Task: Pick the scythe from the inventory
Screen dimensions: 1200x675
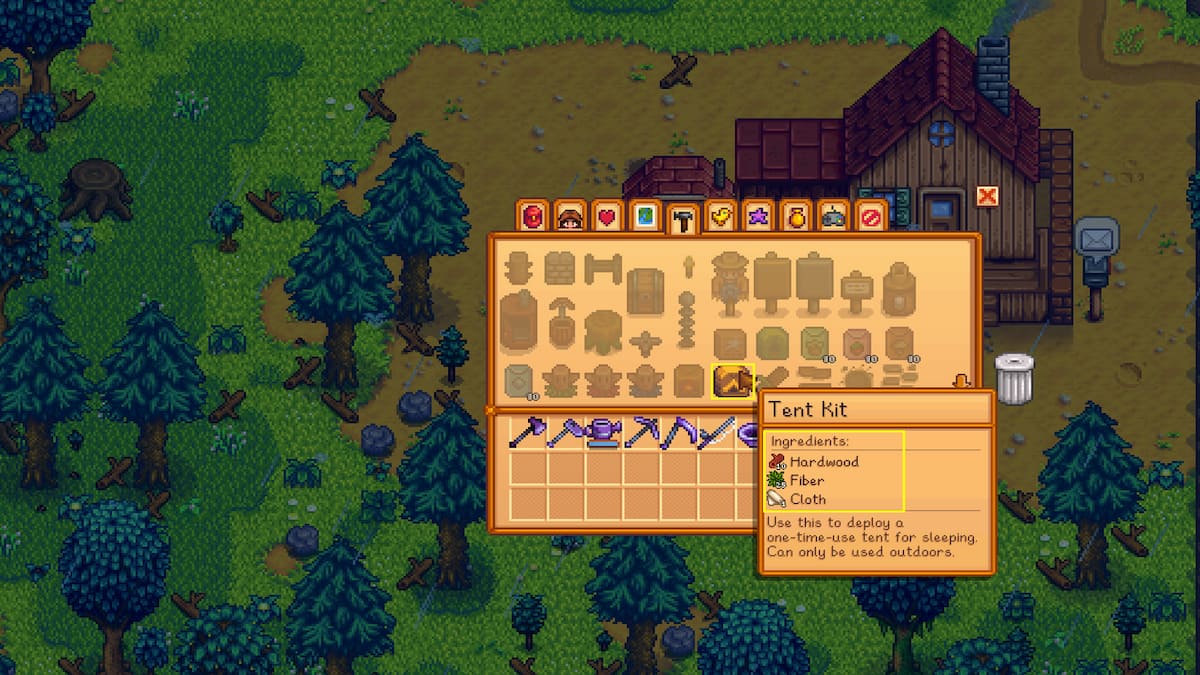Action: 679,432
